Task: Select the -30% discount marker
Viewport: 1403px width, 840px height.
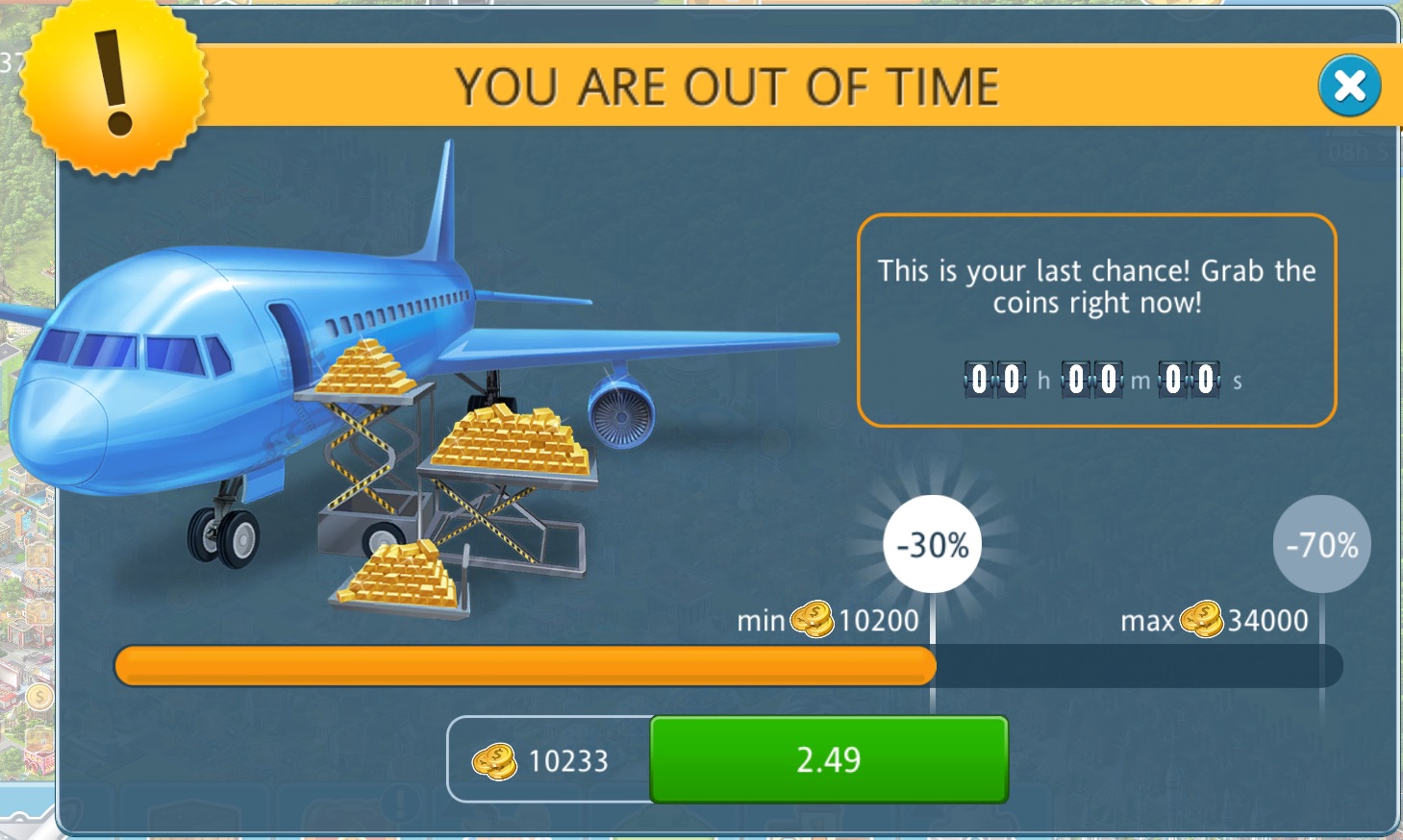Action: pyautogui.click(x=932, y=545)
